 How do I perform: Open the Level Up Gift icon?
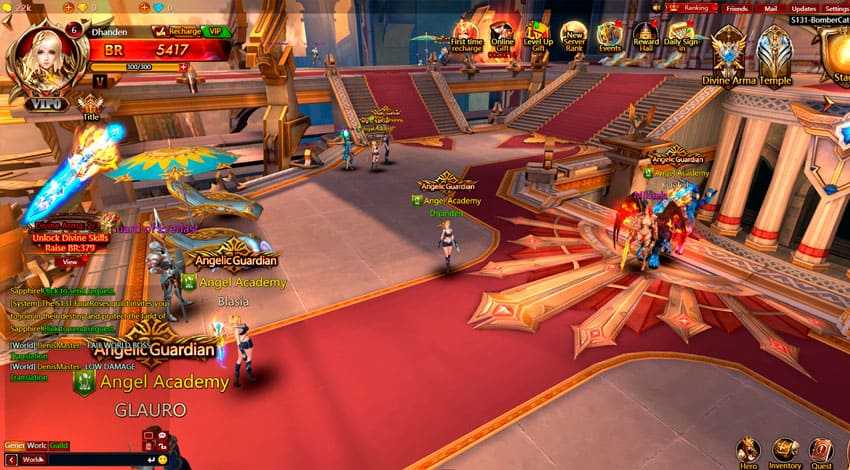538,37
